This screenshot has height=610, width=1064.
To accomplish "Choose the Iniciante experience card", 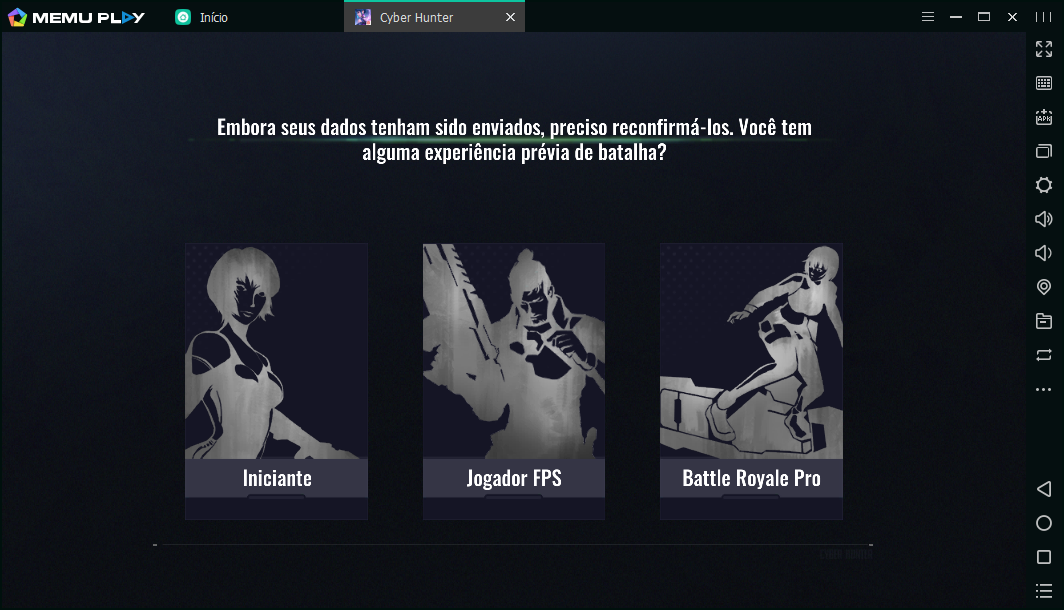I will tap(276, 380).
